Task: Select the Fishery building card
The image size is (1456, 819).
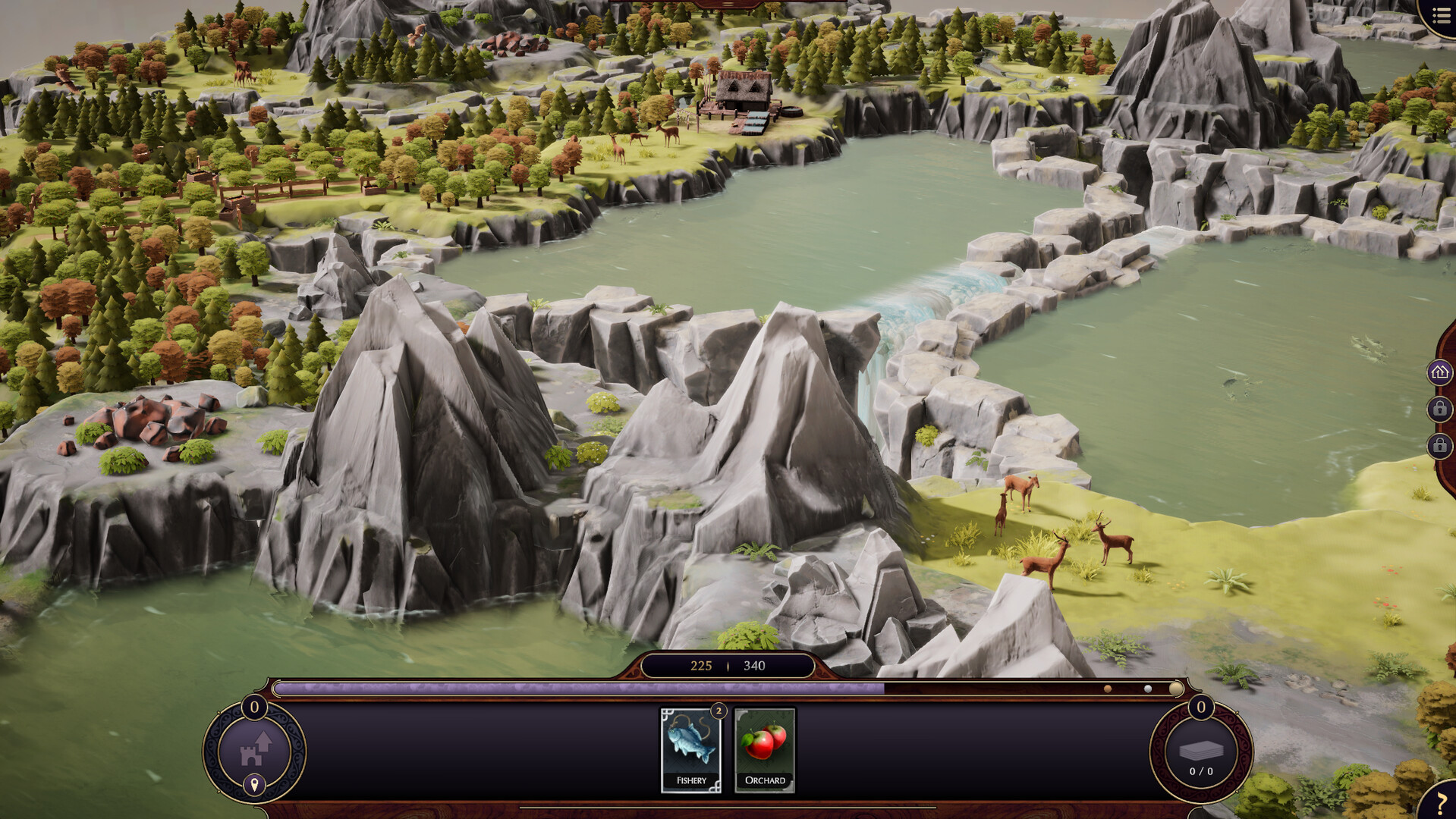Action: click(x=690, y=749)
